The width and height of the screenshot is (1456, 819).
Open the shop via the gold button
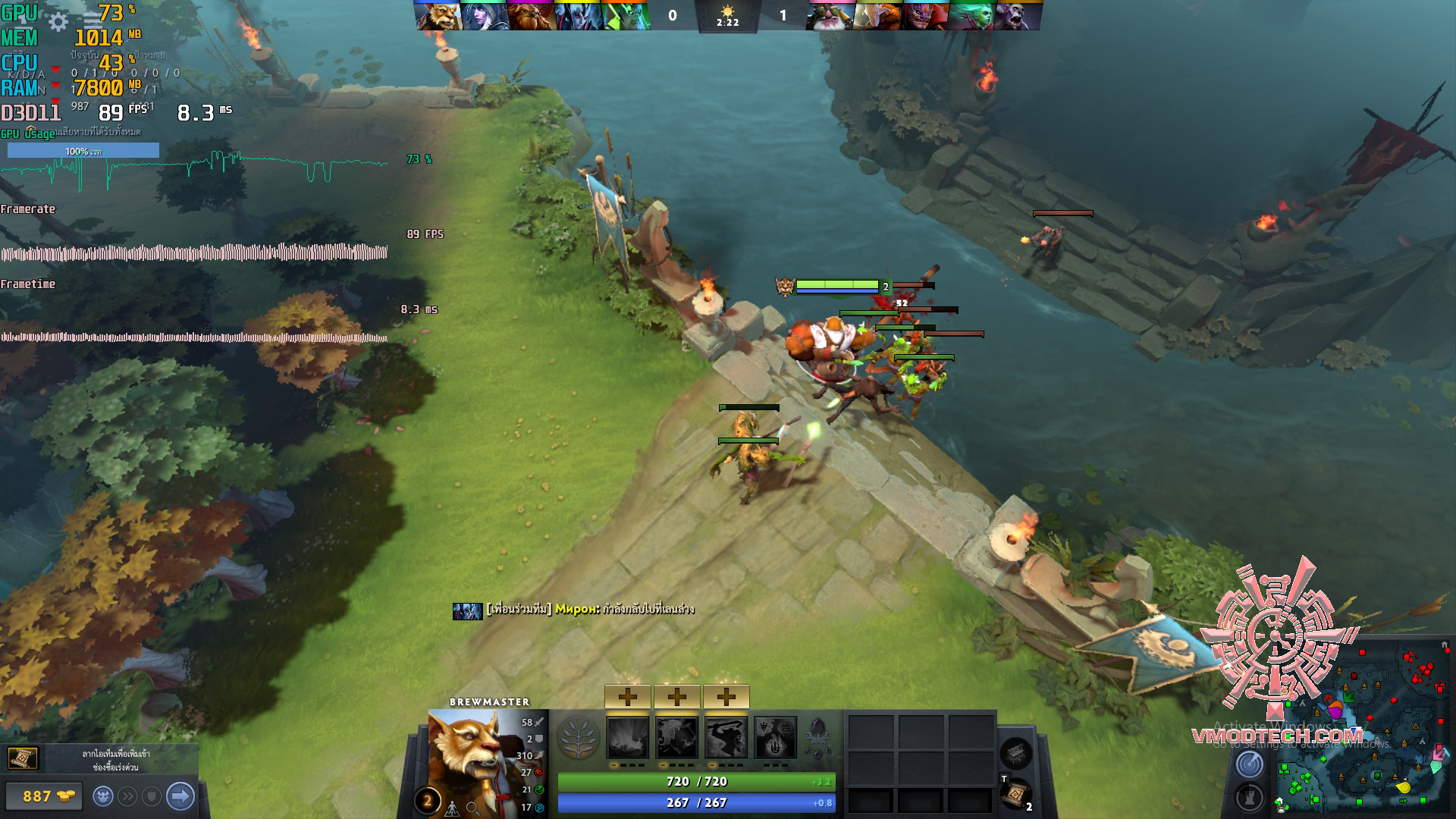tap(42, 796)
